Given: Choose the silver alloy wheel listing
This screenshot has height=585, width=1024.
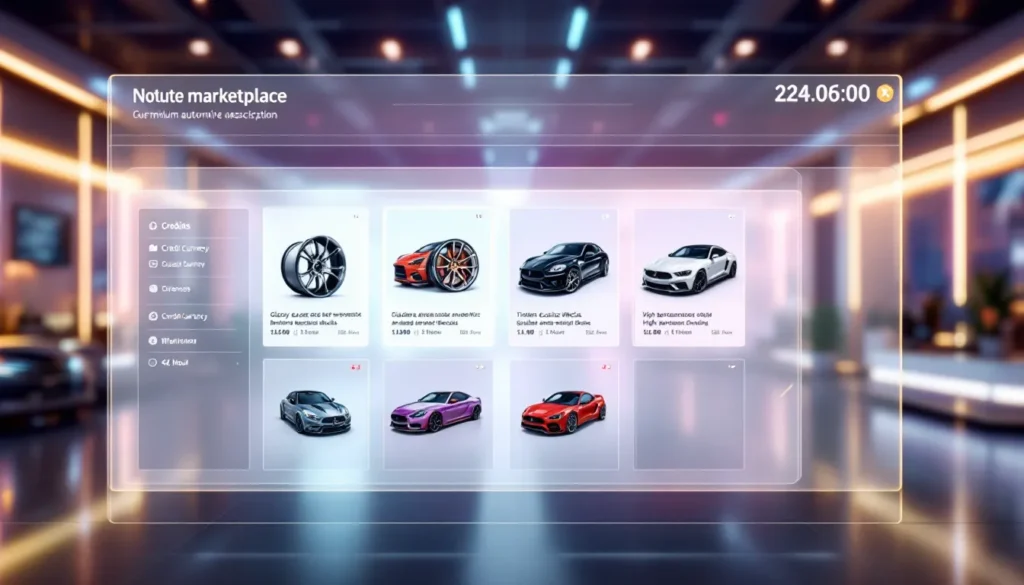Looking at the screenshot, I should click(315, 277).
